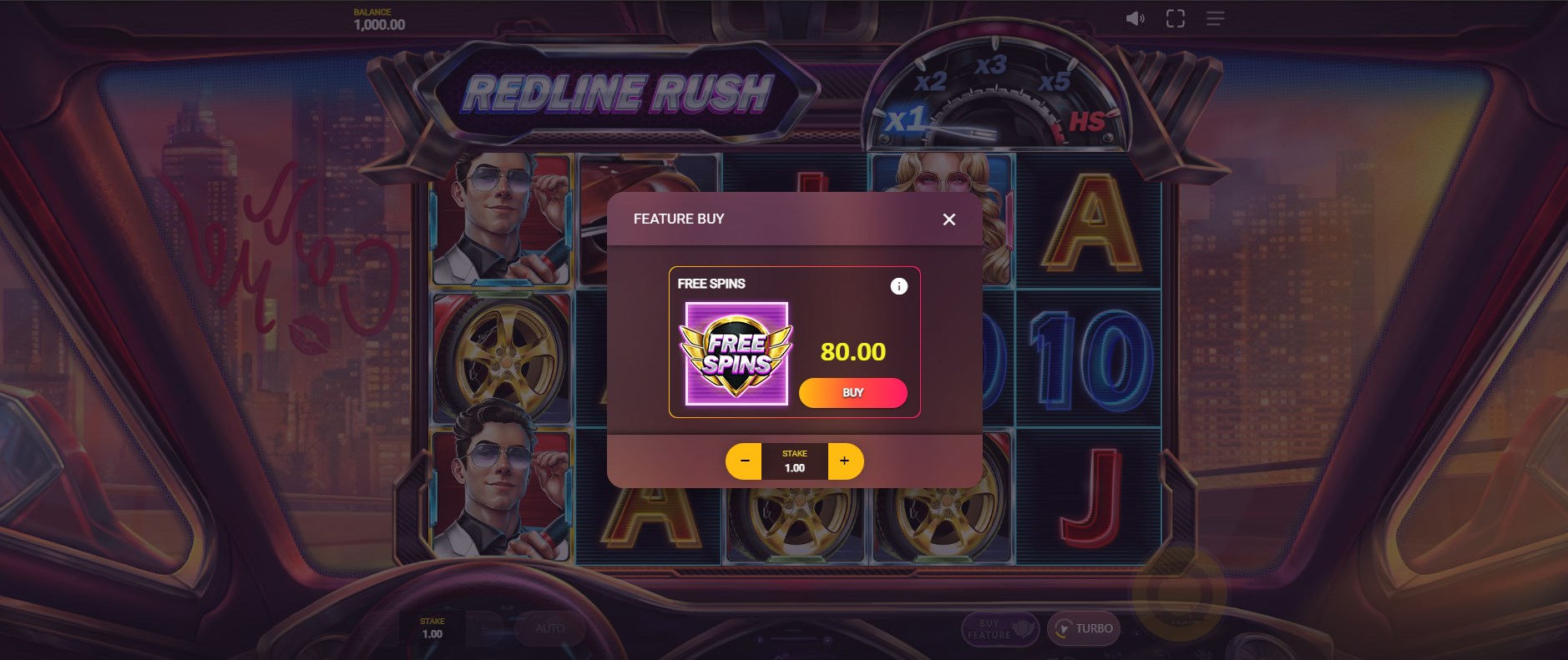Open the hamburger menu
The image size is (1568, 660).
pos(1215,18)
